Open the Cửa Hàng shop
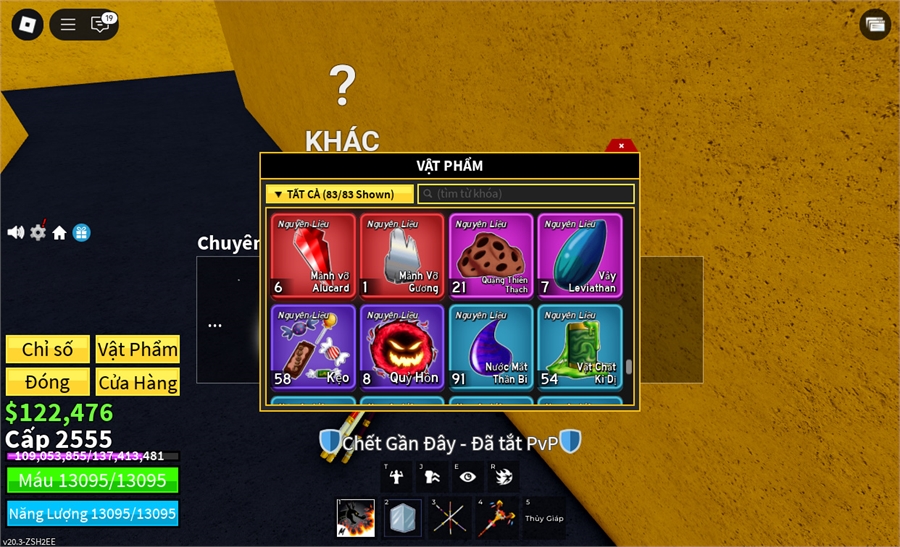This screenshot has height=547, width=900. click(x=138, y=382)
